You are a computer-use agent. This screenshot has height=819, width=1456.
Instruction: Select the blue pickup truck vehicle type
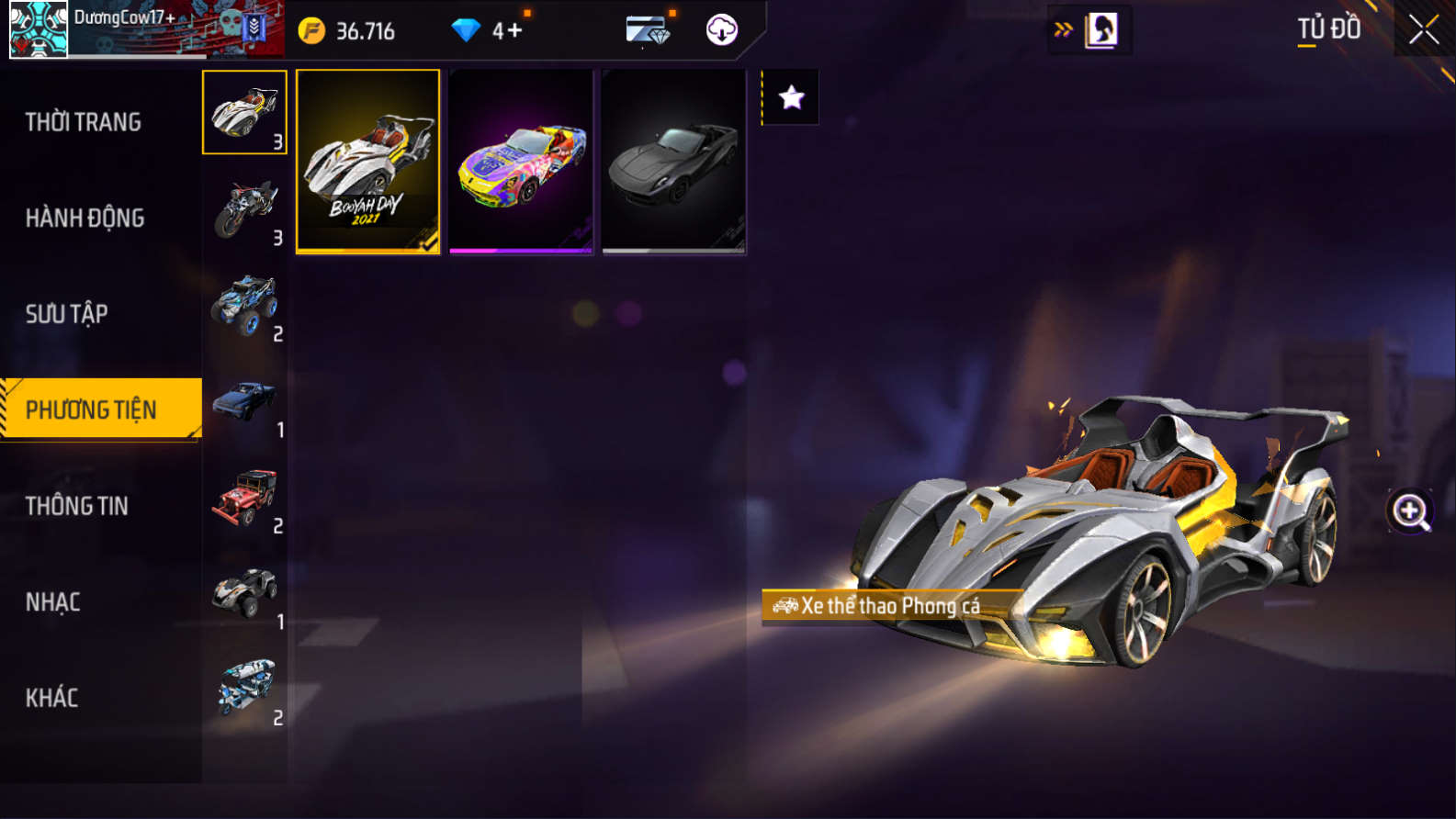tap(245, 401)
